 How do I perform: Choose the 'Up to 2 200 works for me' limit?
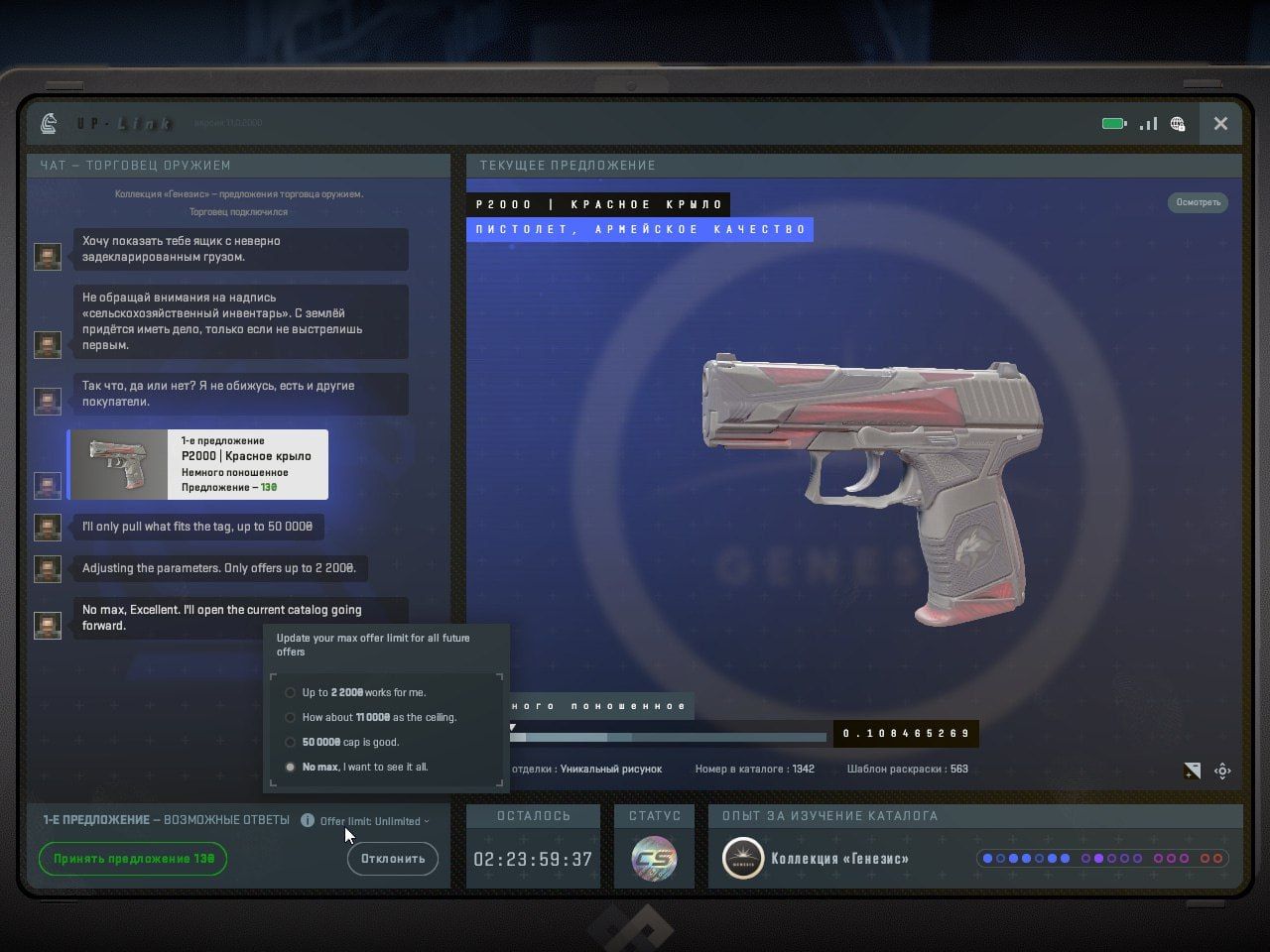pyautogui.click(x=291, y=692)
